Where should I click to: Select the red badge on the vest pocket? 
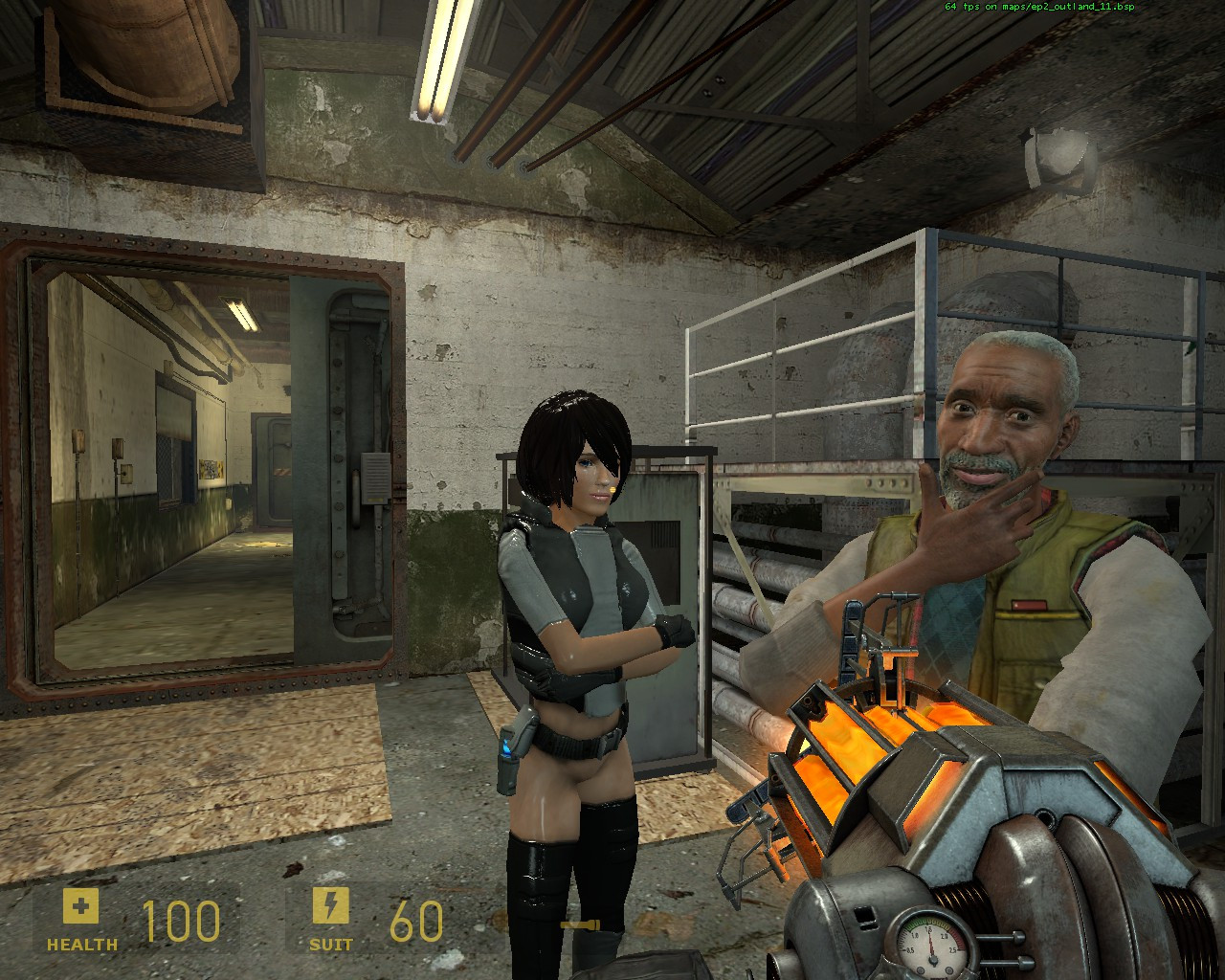[x=1029, y=605]
